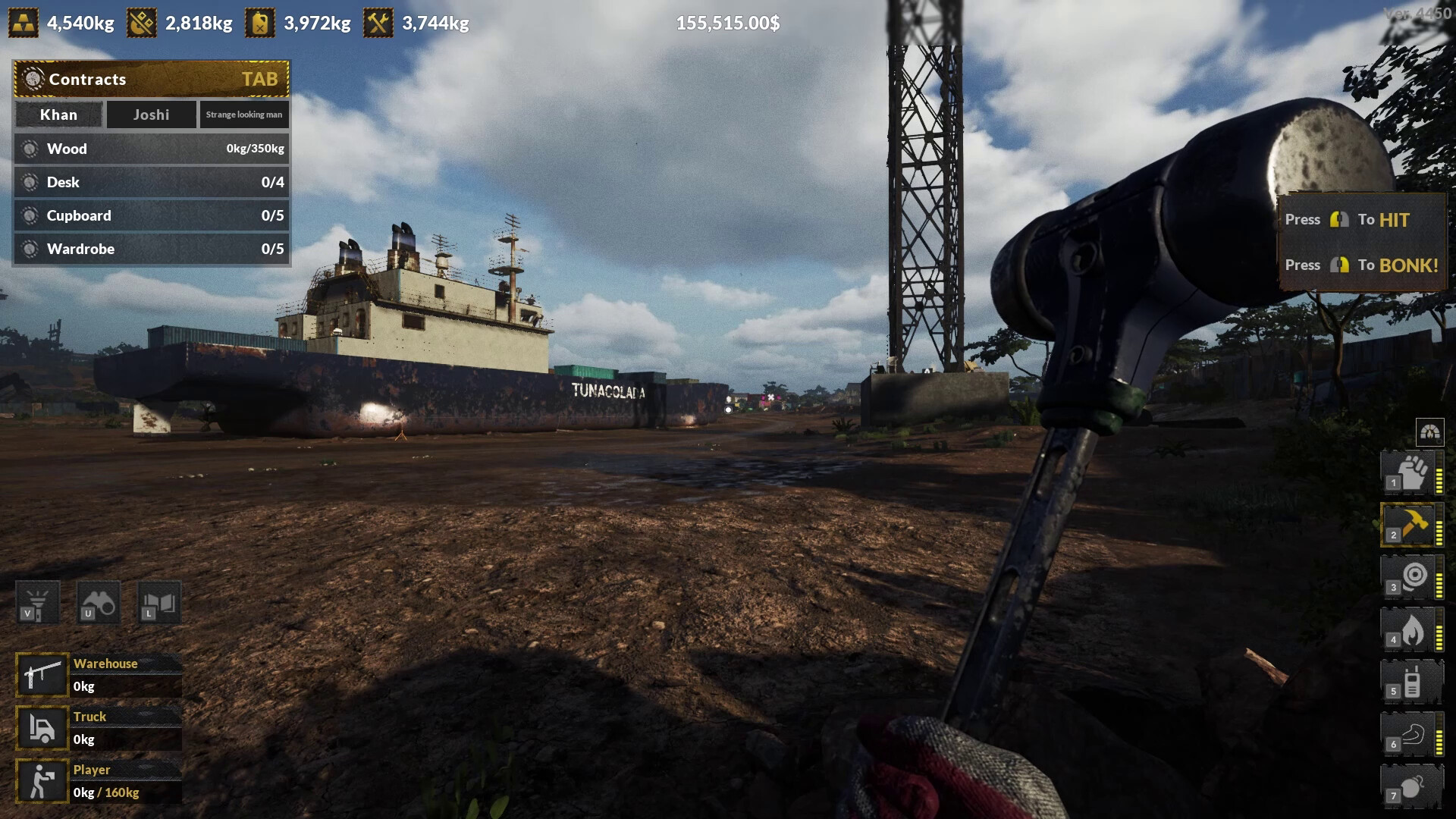Click the durability gauge above the hotbar
This screenshot has height=819, width=1456.
click(x=1429, y=432)
